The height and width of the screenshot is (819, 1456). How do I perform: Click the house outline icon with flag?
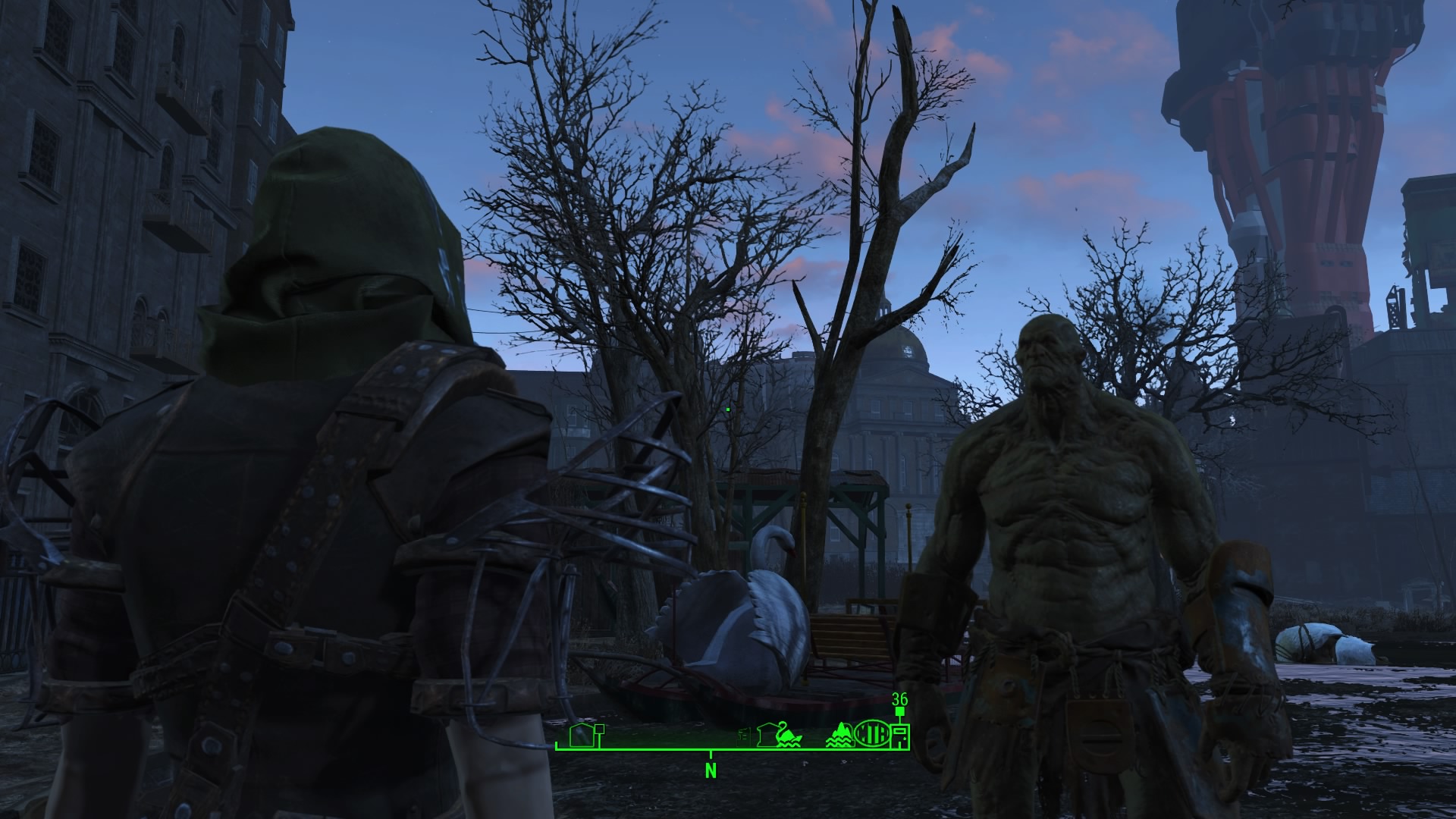click(x=585, y=736)
